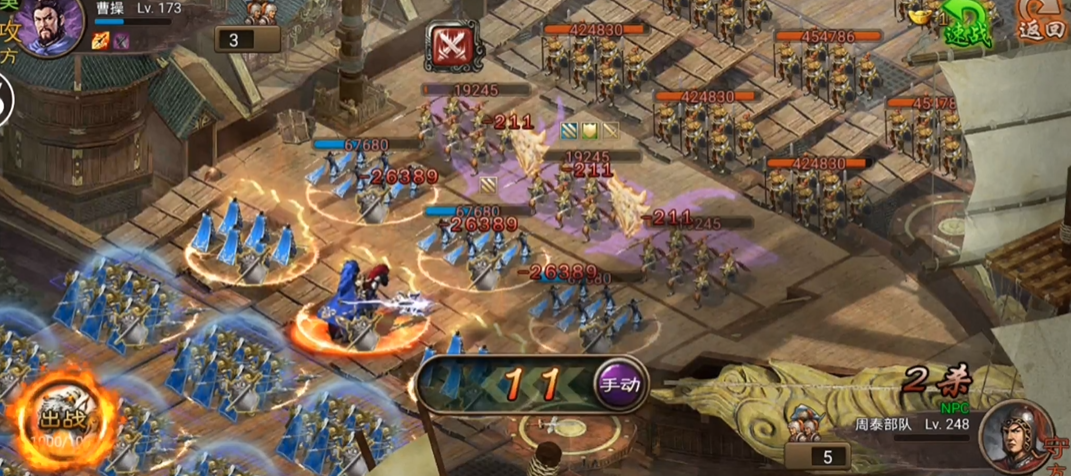
Task: Toggle the purple 手动 manual mode button
Action: pos(621,383)
